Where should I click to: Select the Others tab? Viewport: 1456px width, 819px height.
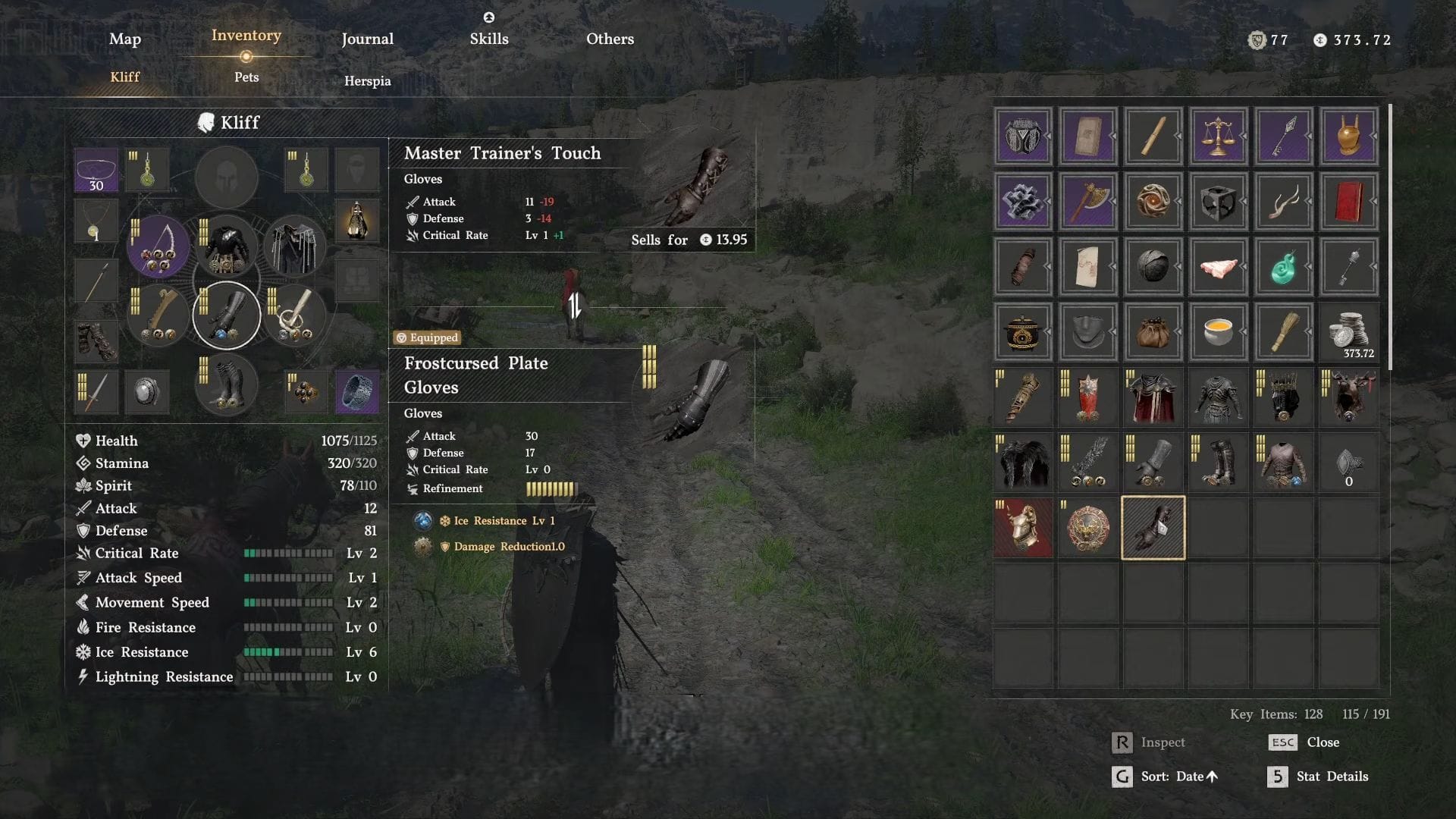(x=610, y=39)
